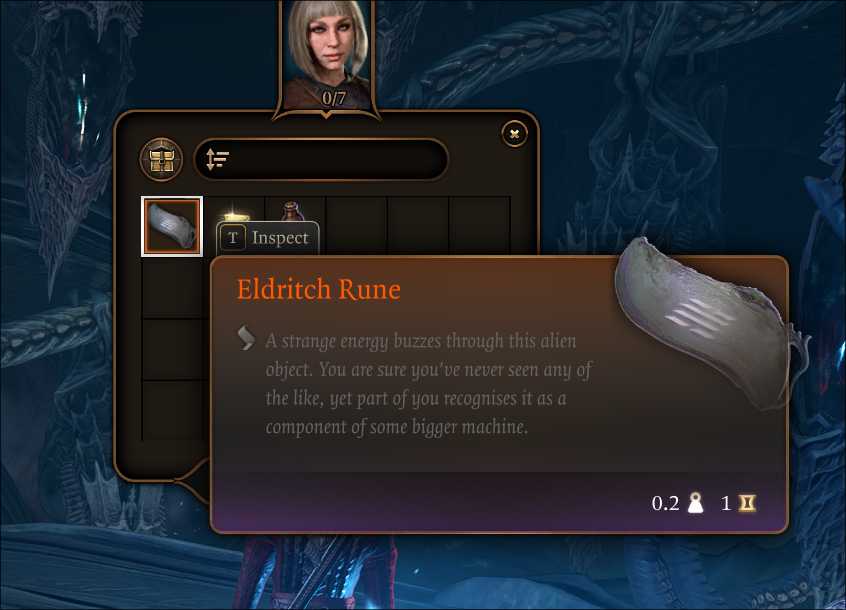
Task: Open the sort options icon
Action: (217, 159)
